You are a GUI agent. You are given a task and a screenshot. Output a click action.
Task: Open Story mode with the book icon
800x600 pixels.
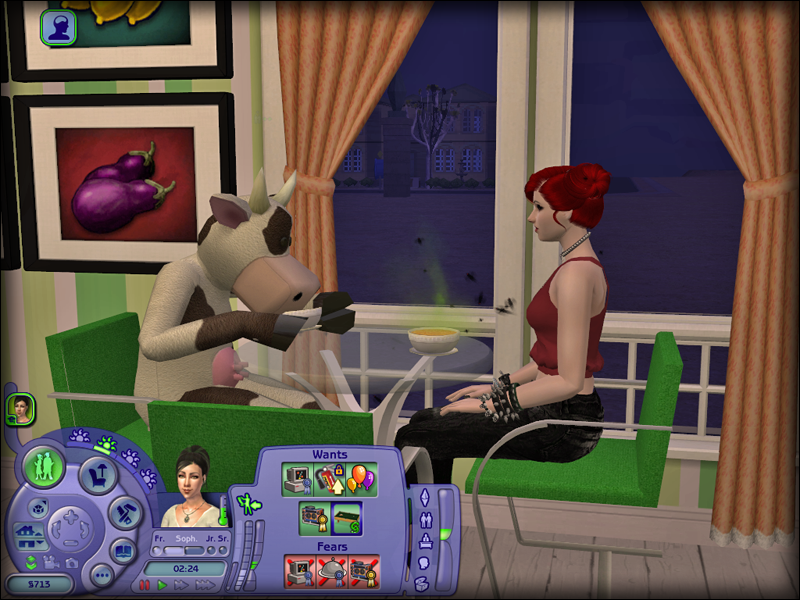coord(123,551)
